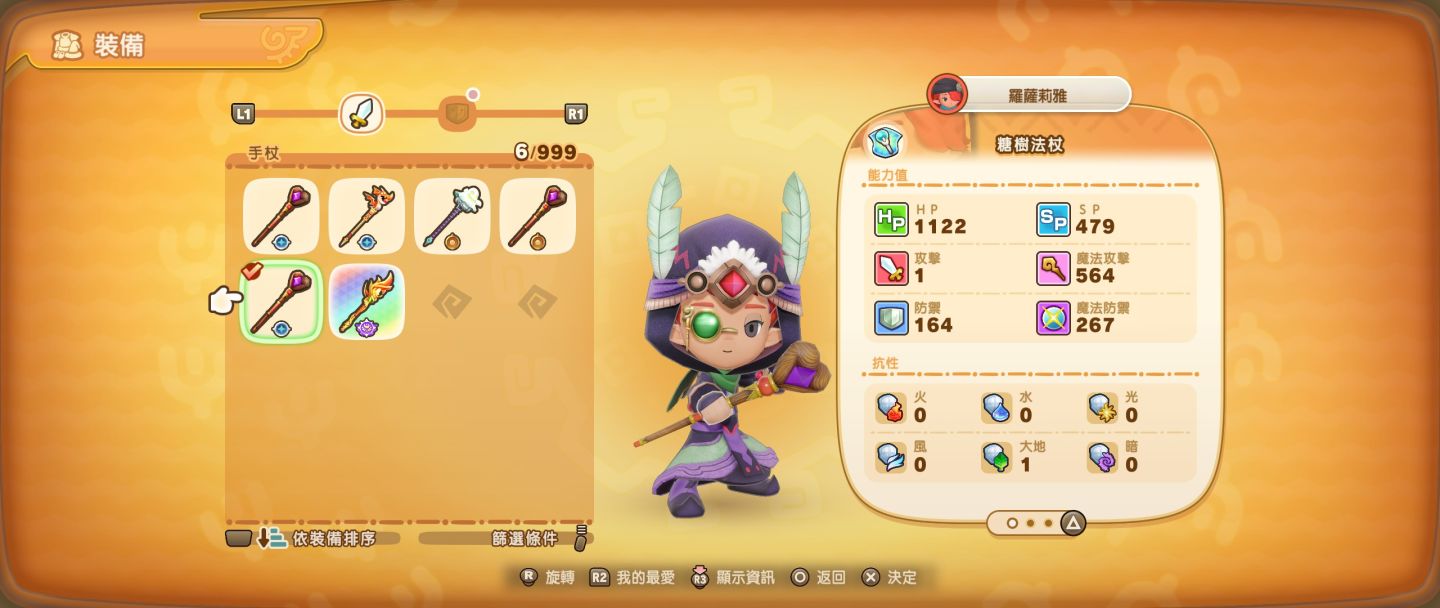Select the dragon-headed staff slot
The image size is (1440, 608).
tap(366, 216)
